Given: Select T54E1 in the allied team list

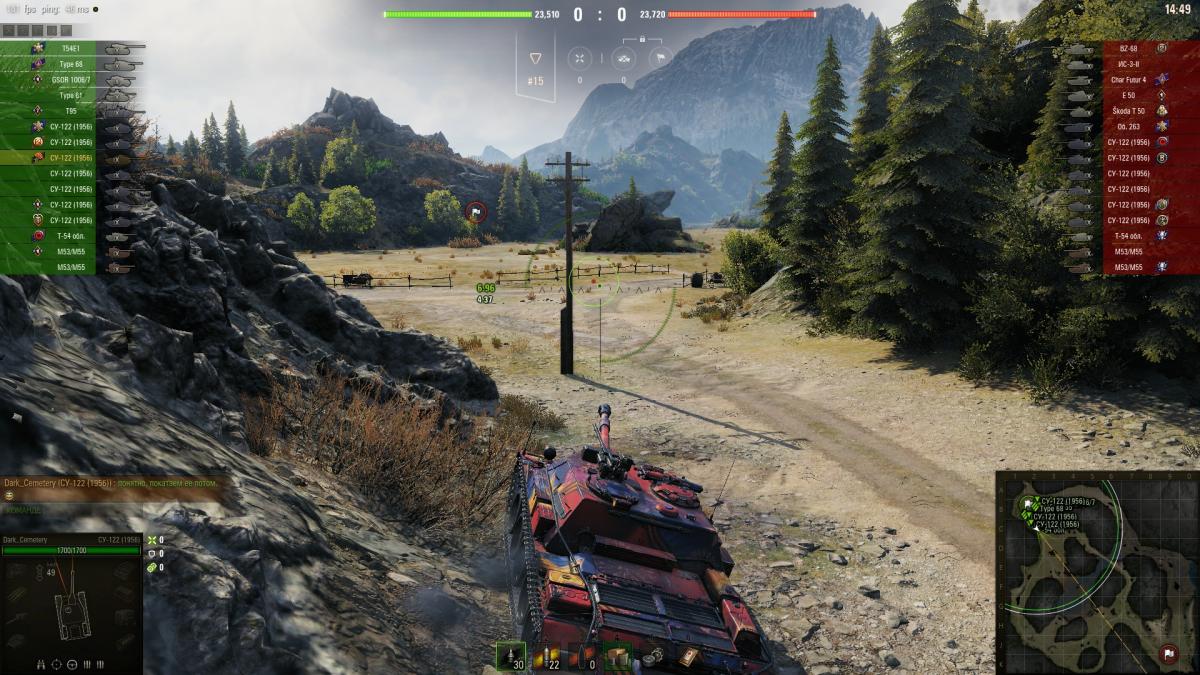Looking at the screenshot, I should [x=70, y=48].
